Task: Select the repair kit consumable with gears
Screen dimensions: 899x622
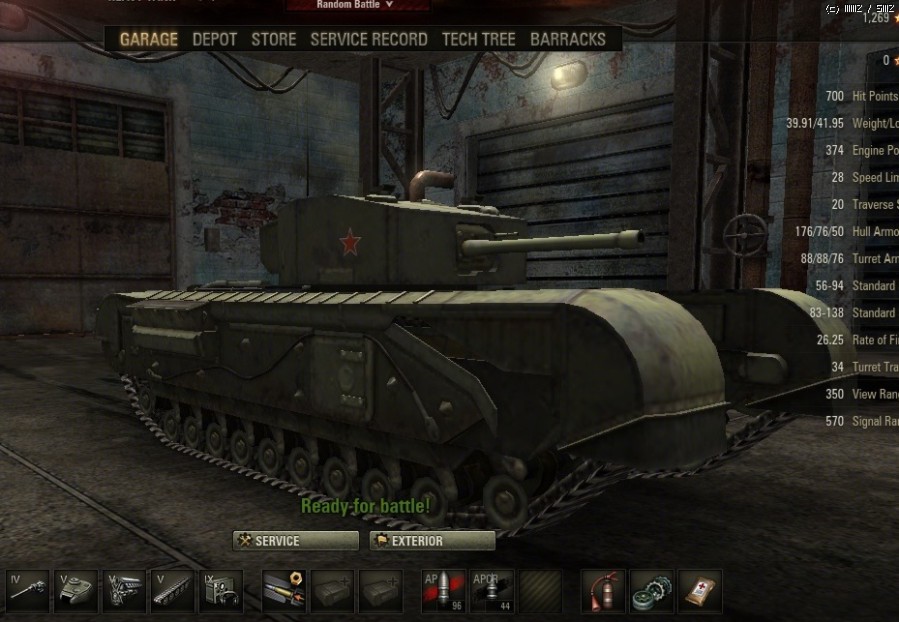Action: pos(651,591)
